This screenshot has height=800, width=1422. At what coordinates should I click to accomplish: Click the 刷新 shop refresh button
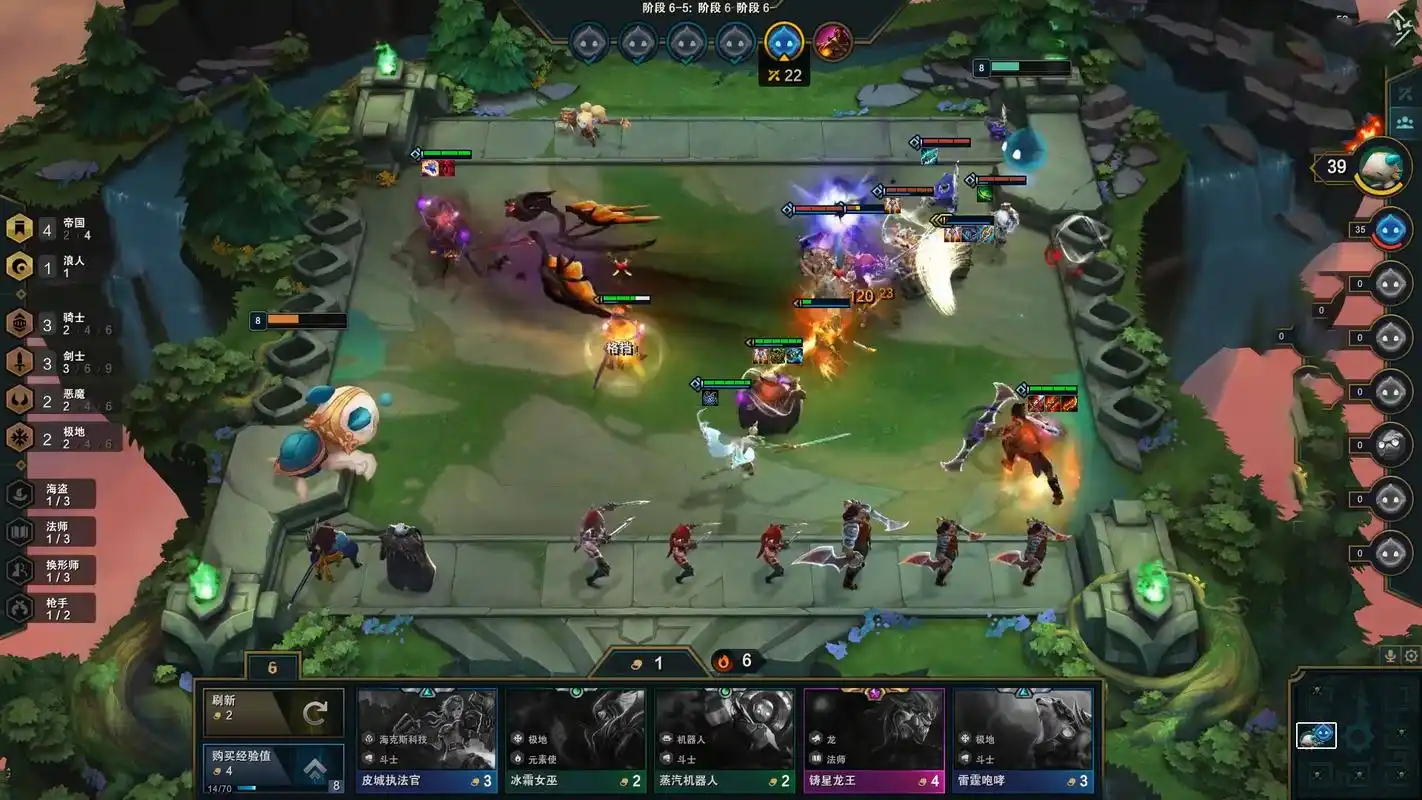(272, 711)
